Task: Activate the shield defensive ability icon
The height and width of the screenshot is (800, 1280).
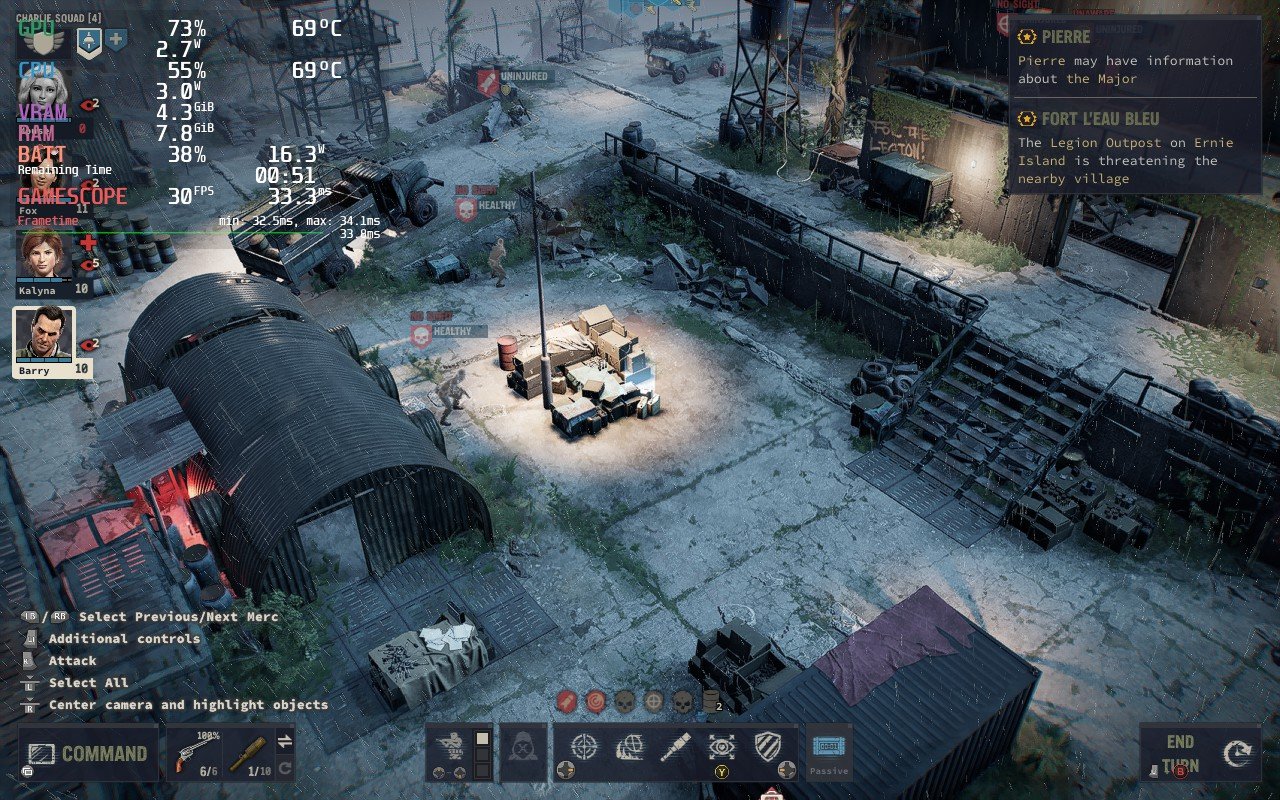Action: tap(766, 744)
